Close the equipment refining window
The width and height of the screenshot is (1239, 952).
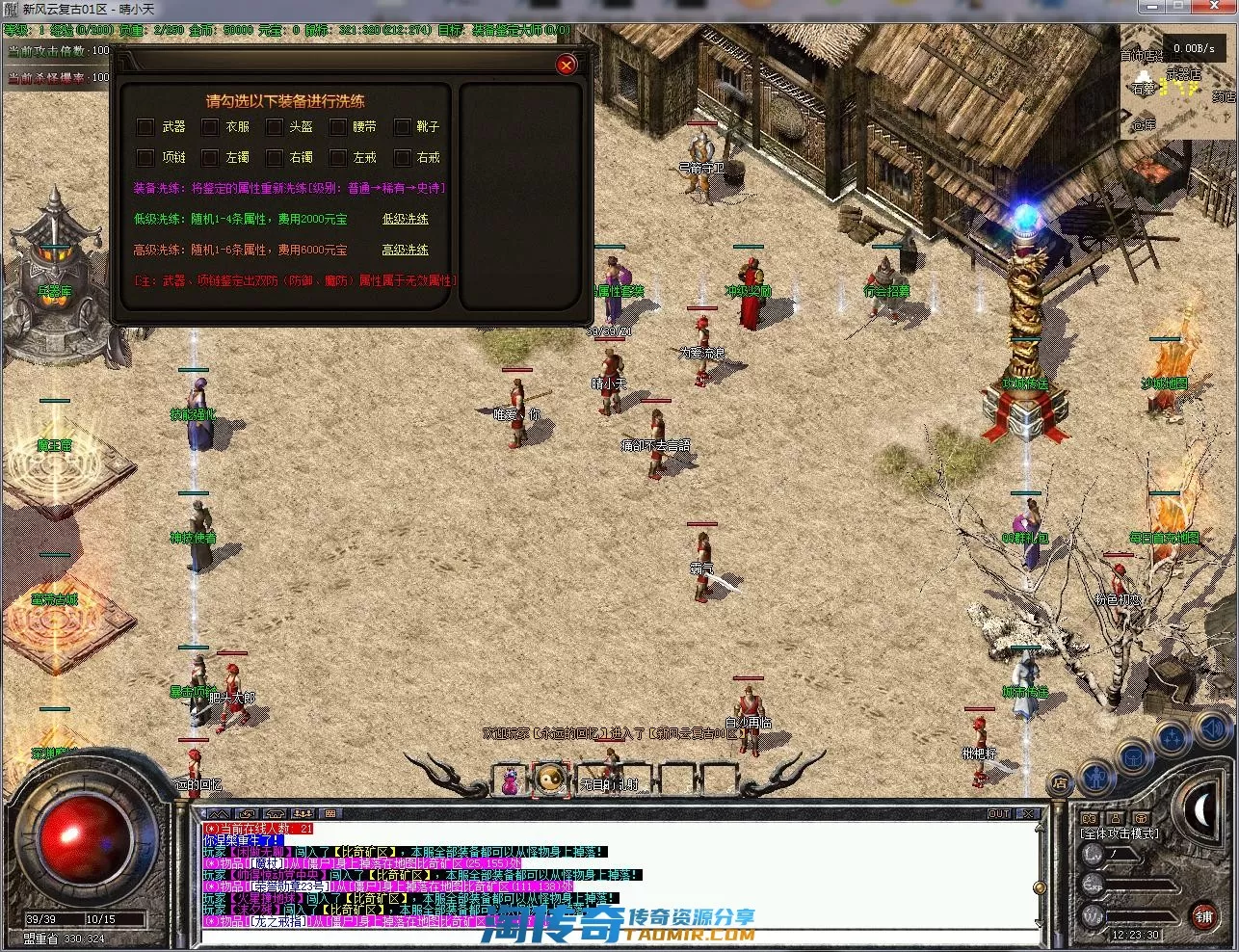[567, 65]
